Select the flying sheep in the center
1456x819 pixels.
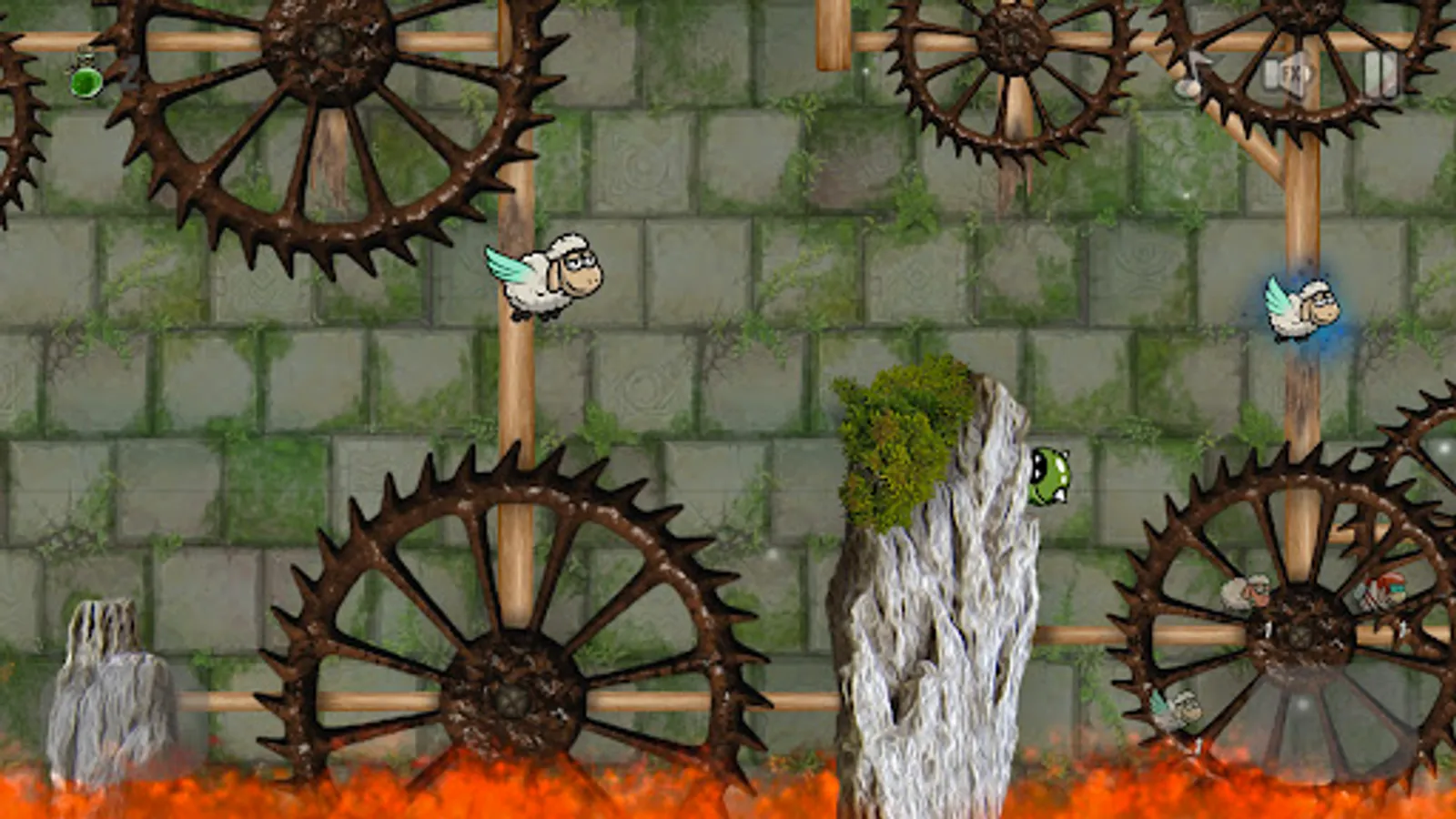pos(546,278)
